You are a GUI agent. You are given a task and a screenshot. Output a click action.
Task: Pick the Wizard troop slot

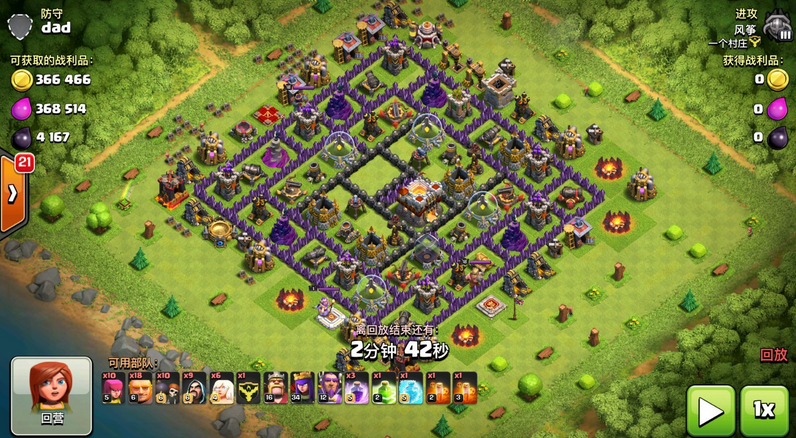tap(194, 387)
